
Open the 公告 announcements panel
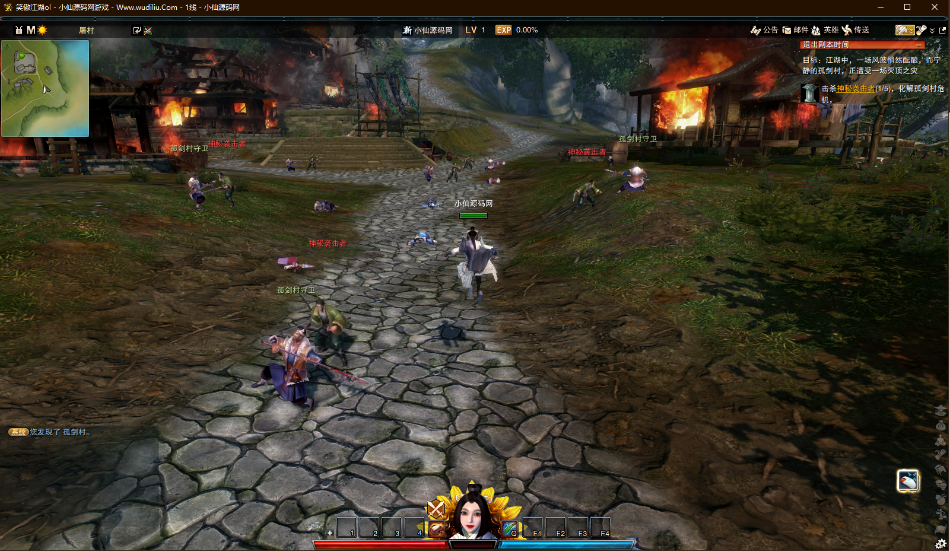[764, 30]
